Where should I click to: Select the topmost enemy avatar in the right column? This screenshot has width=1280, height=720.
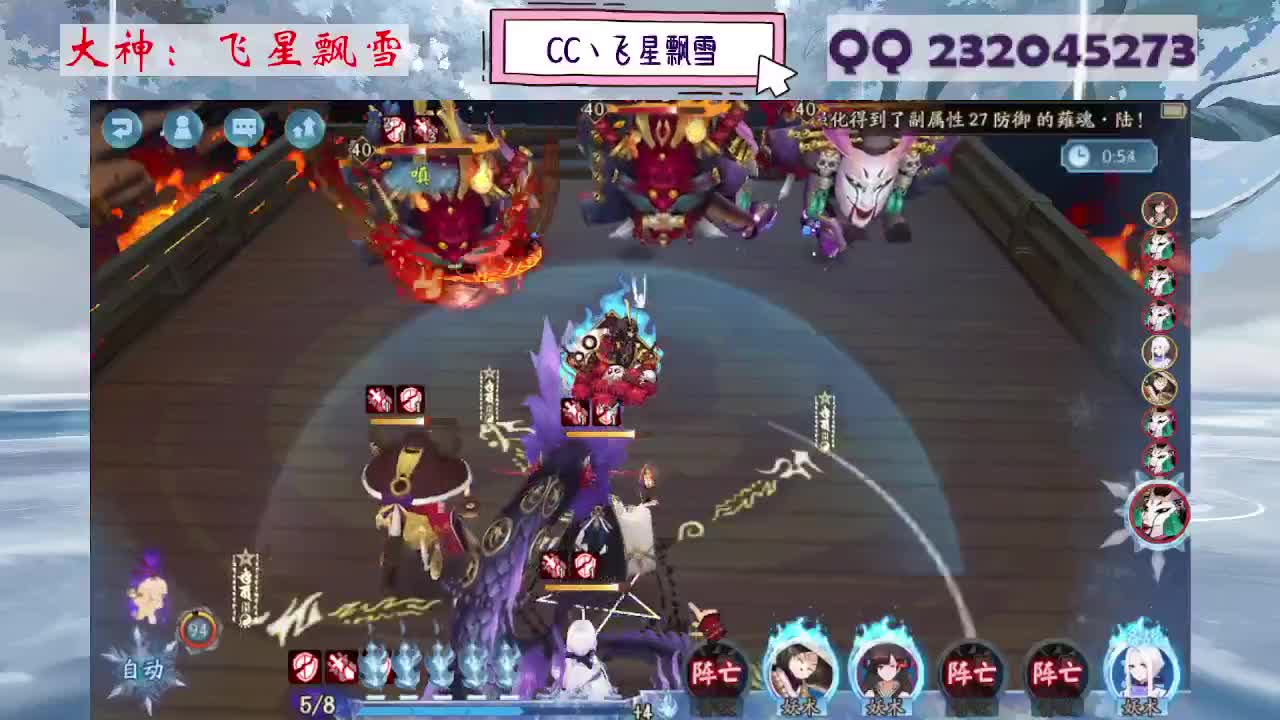(x=1158, y=211)
